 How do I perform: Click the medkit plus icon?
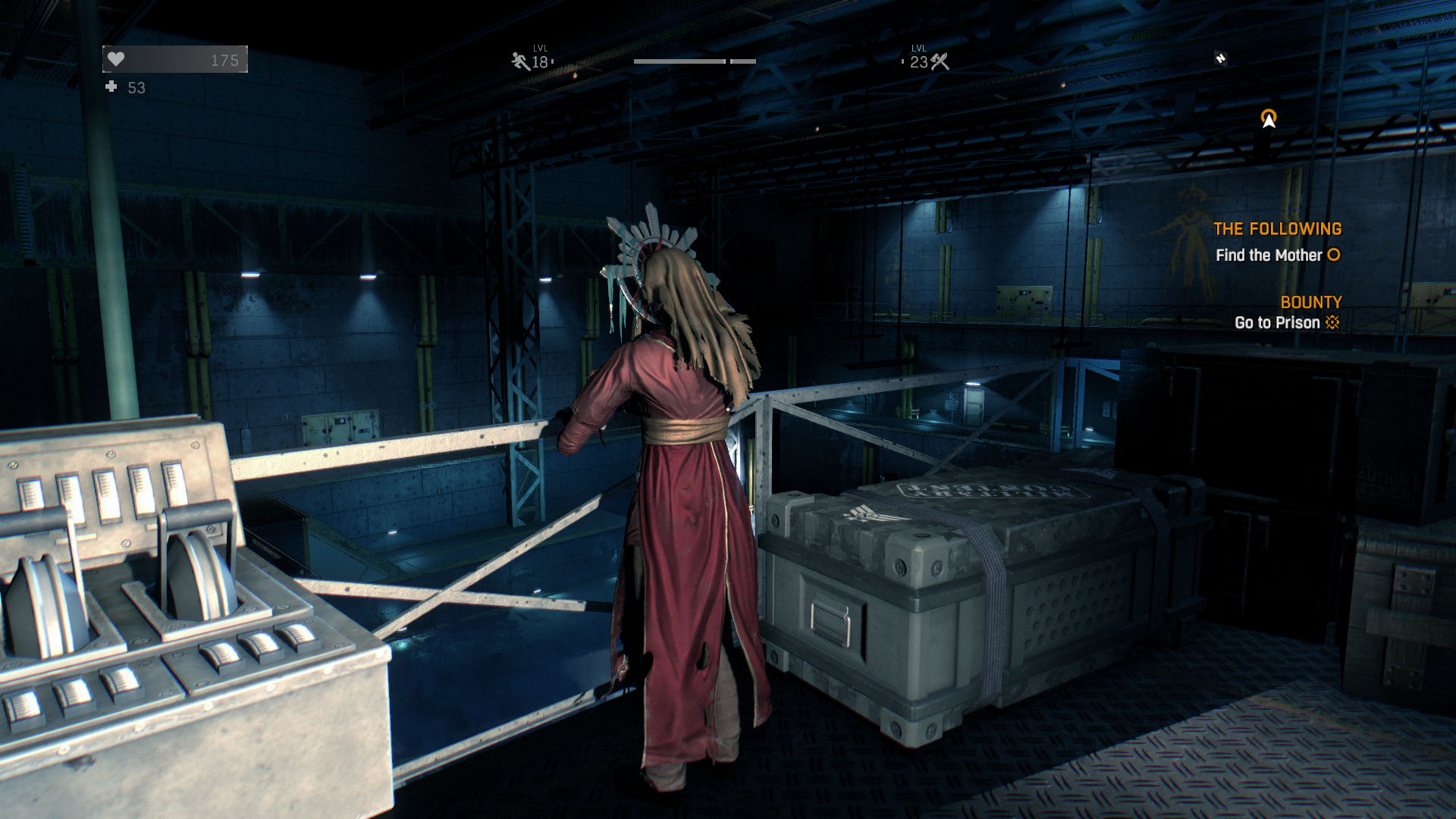(111, 87)
